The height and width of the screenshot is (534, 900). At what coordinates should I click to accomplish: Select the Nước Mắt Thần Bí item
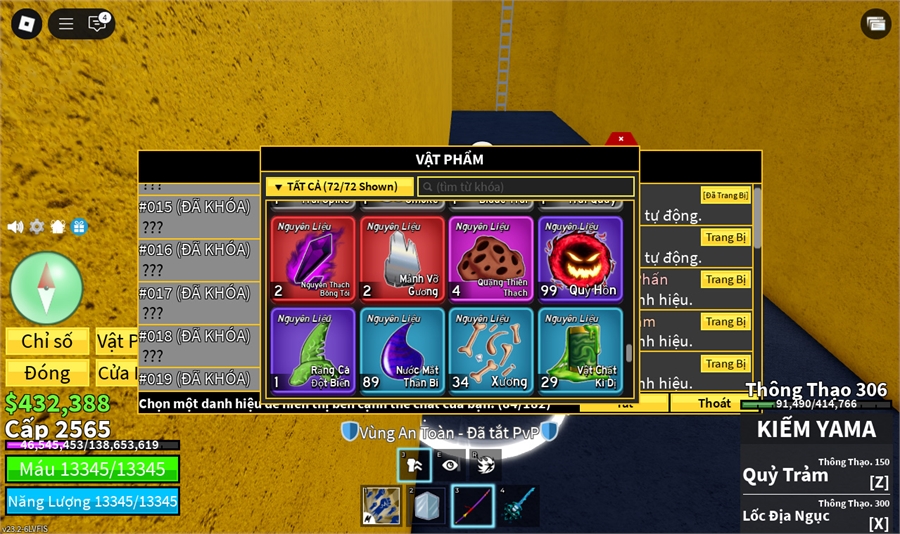click(402, 350)
